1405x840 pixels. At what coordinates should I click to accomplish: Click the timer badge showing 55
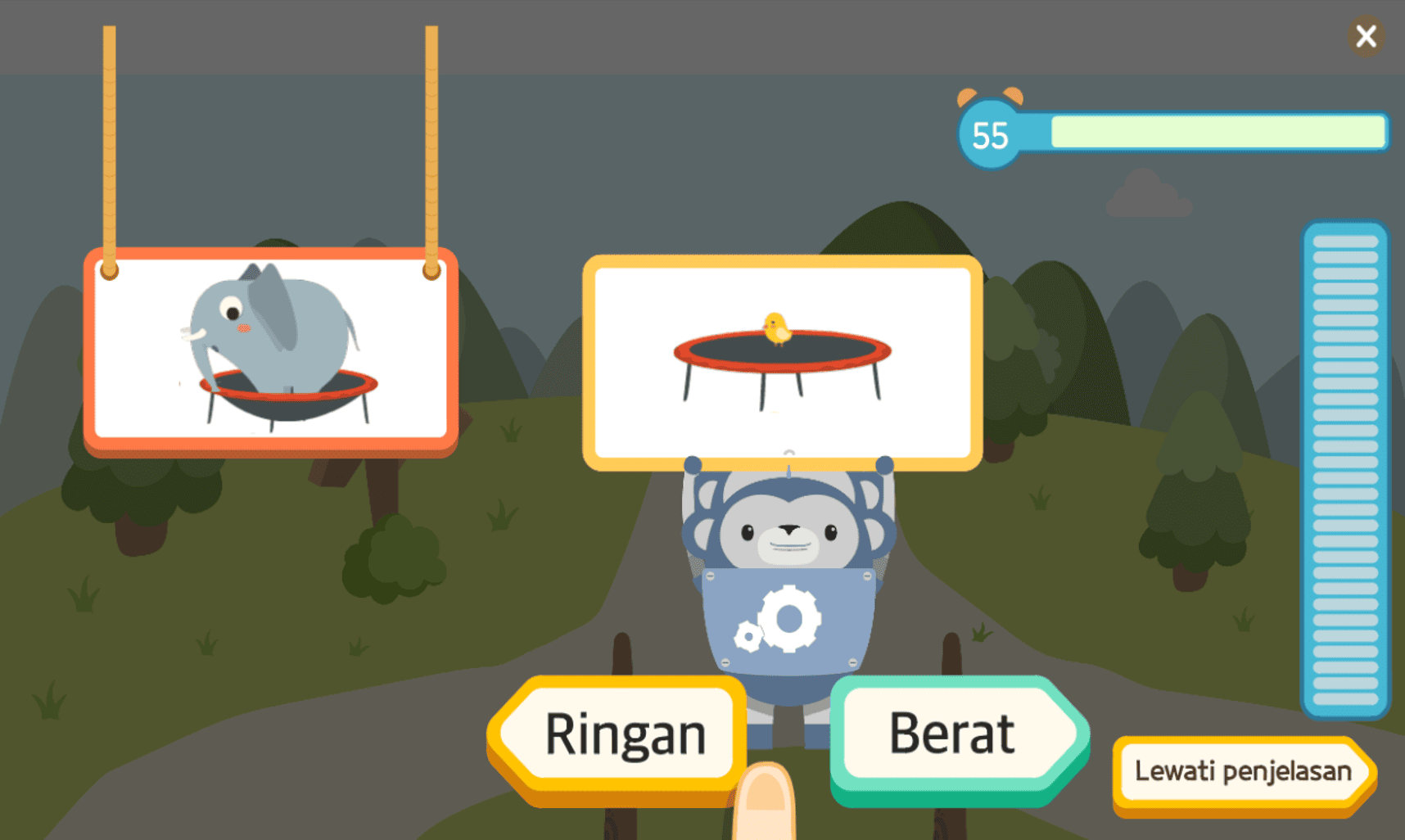(988, 134)
